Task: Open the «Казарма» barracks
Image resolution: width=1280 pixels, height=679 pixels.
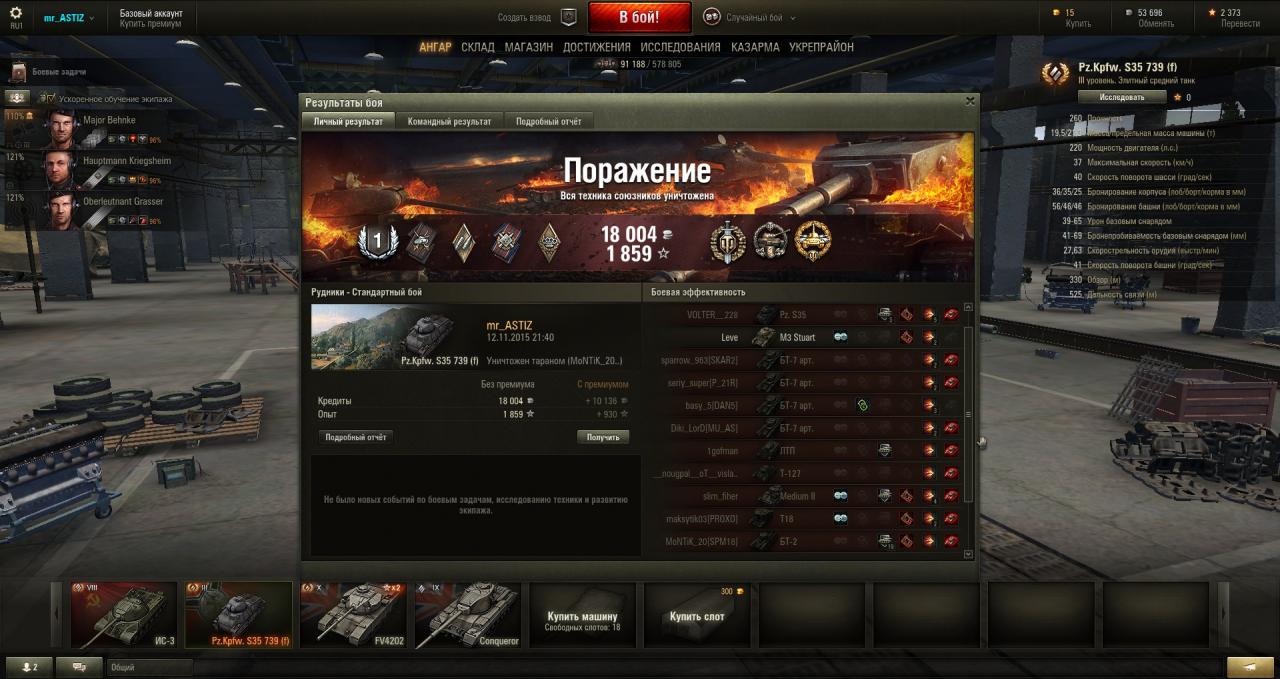Action: pos(755,47)
